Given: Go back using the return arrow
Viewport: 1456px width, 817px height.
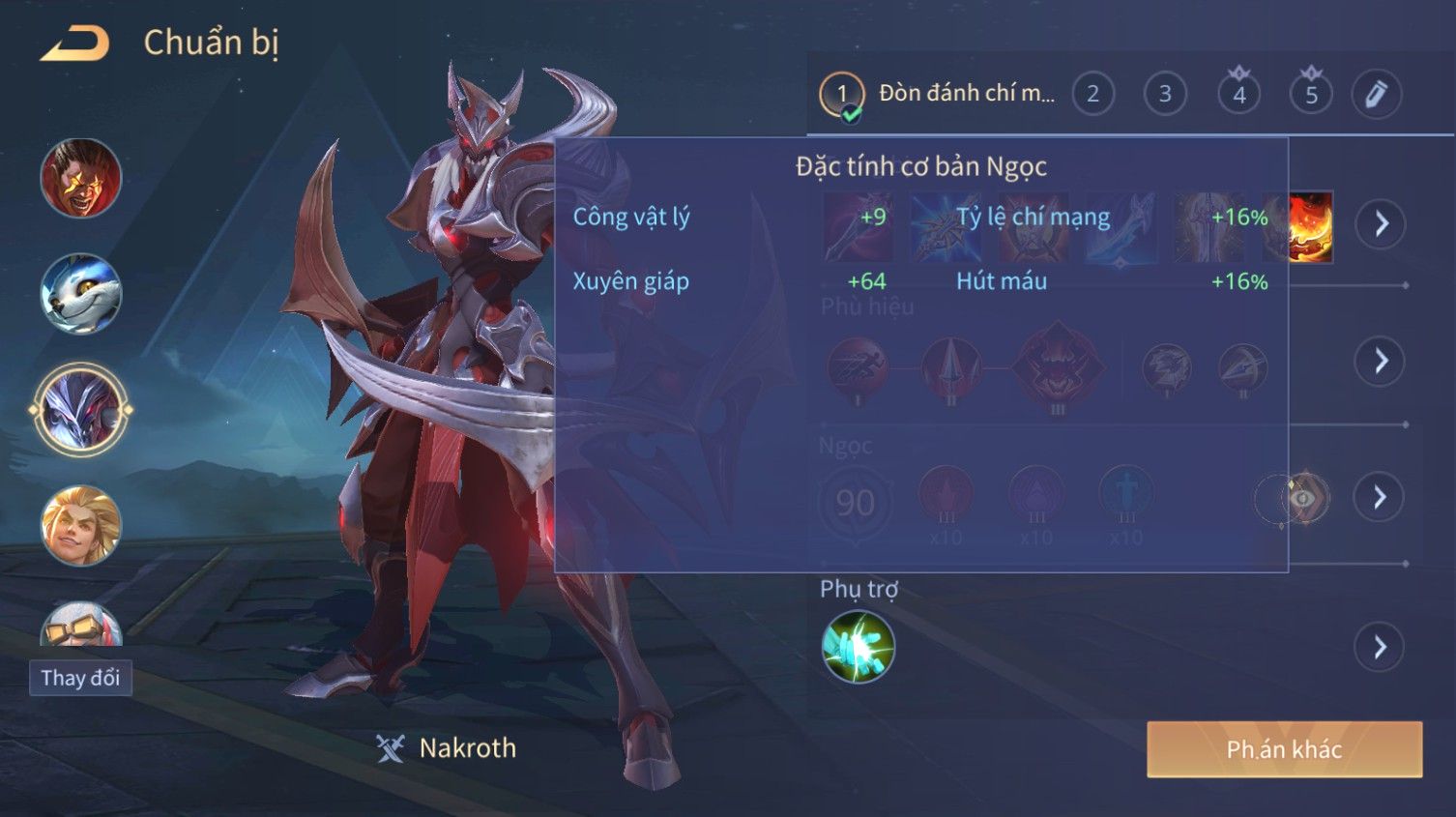Looking at the screenshot, I should pyautogui.click(x=74, y=44).
